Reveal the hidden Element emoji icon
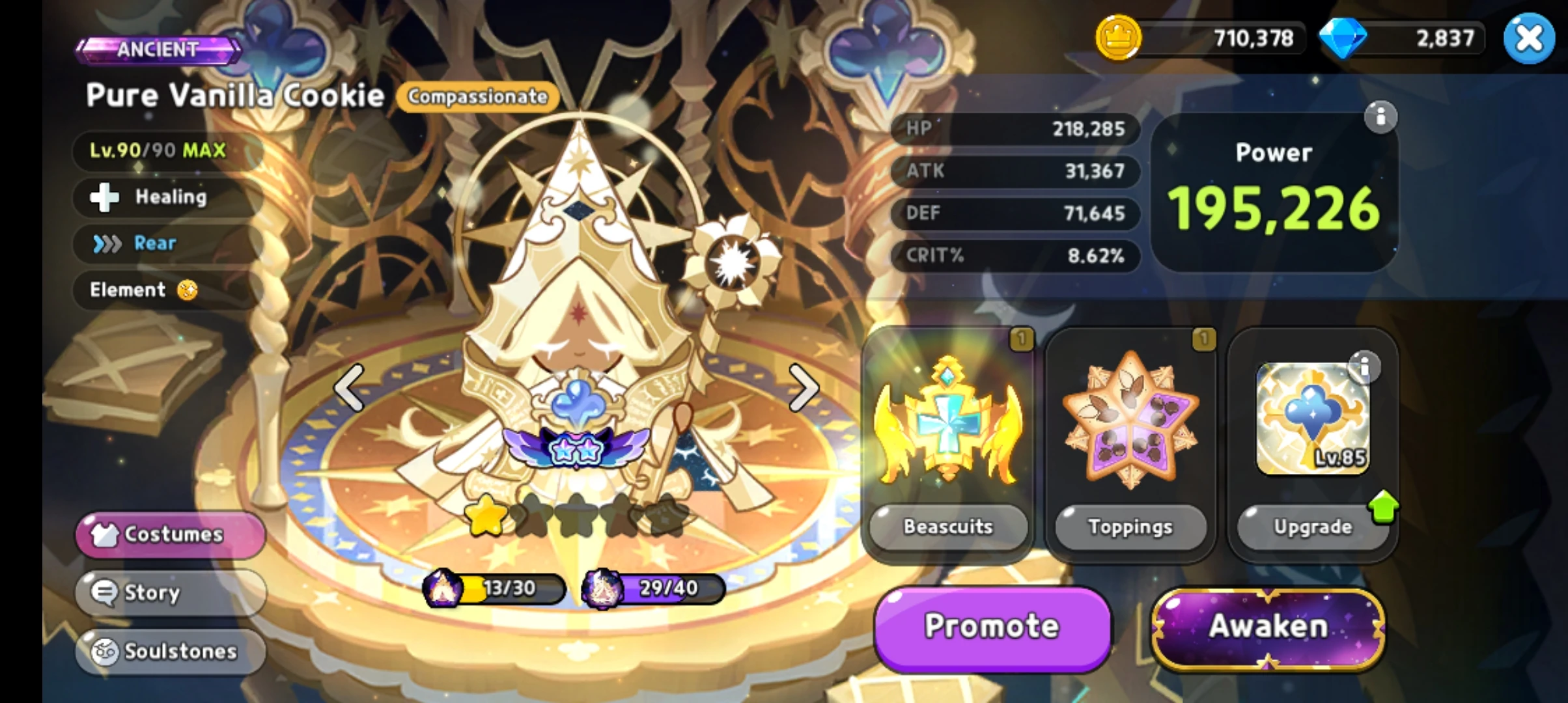Viewport: 1568px width, 703px height. (x=186, y=290)
